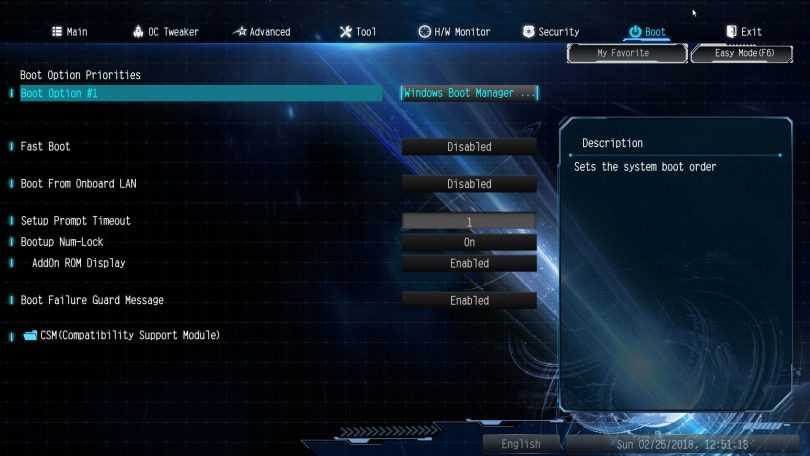
Task: Open the CSM Compatibility Support Module submenu
Action: [129, 335]
